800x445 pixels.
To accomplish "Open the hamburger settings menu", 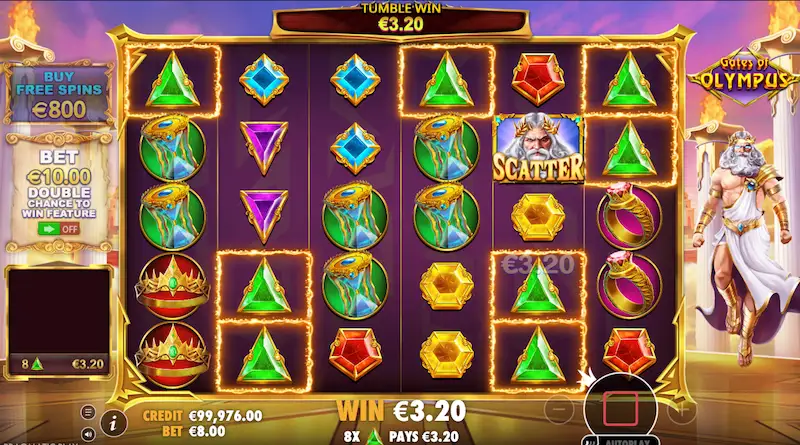I will click(x=87, y=411).
